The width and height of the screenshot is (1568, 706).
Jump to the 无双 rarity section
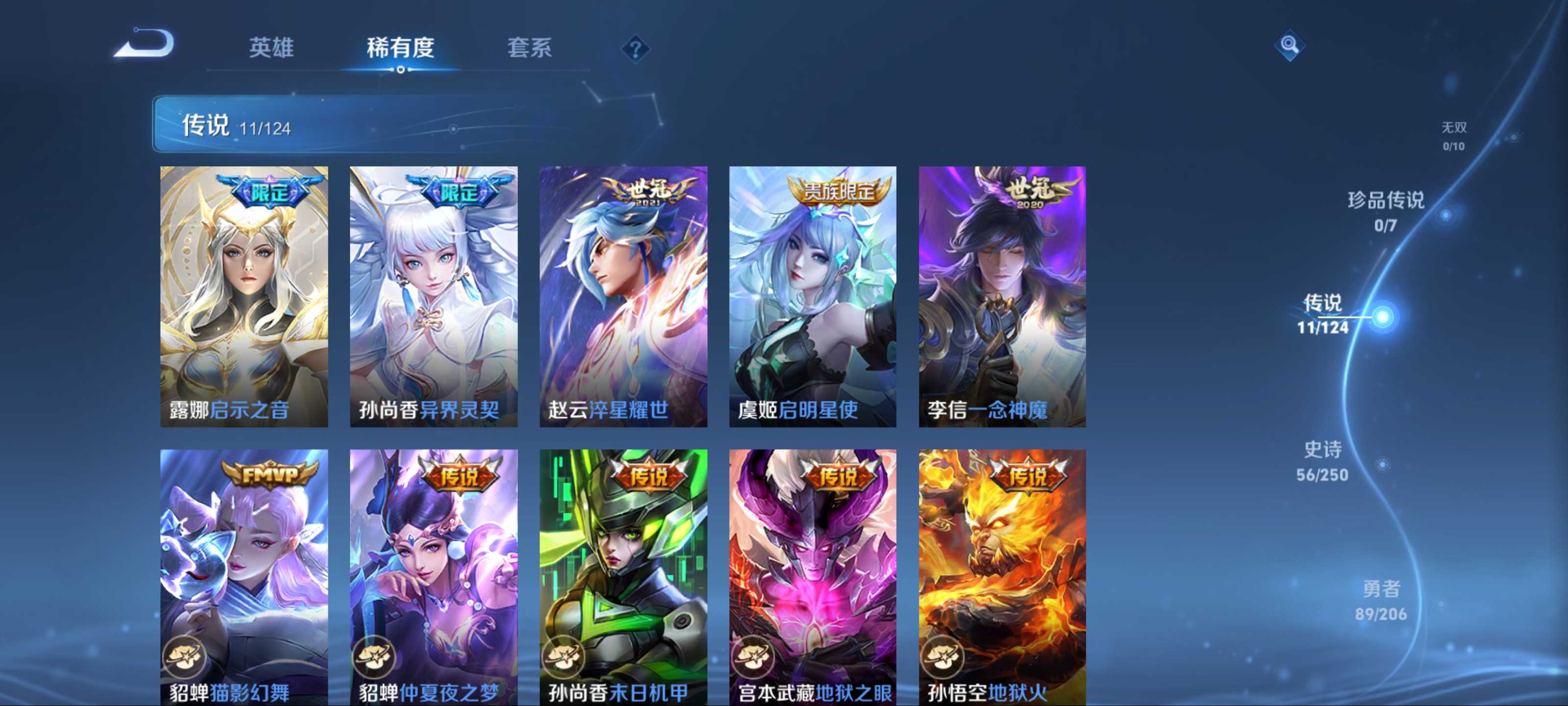(1453, 135)
